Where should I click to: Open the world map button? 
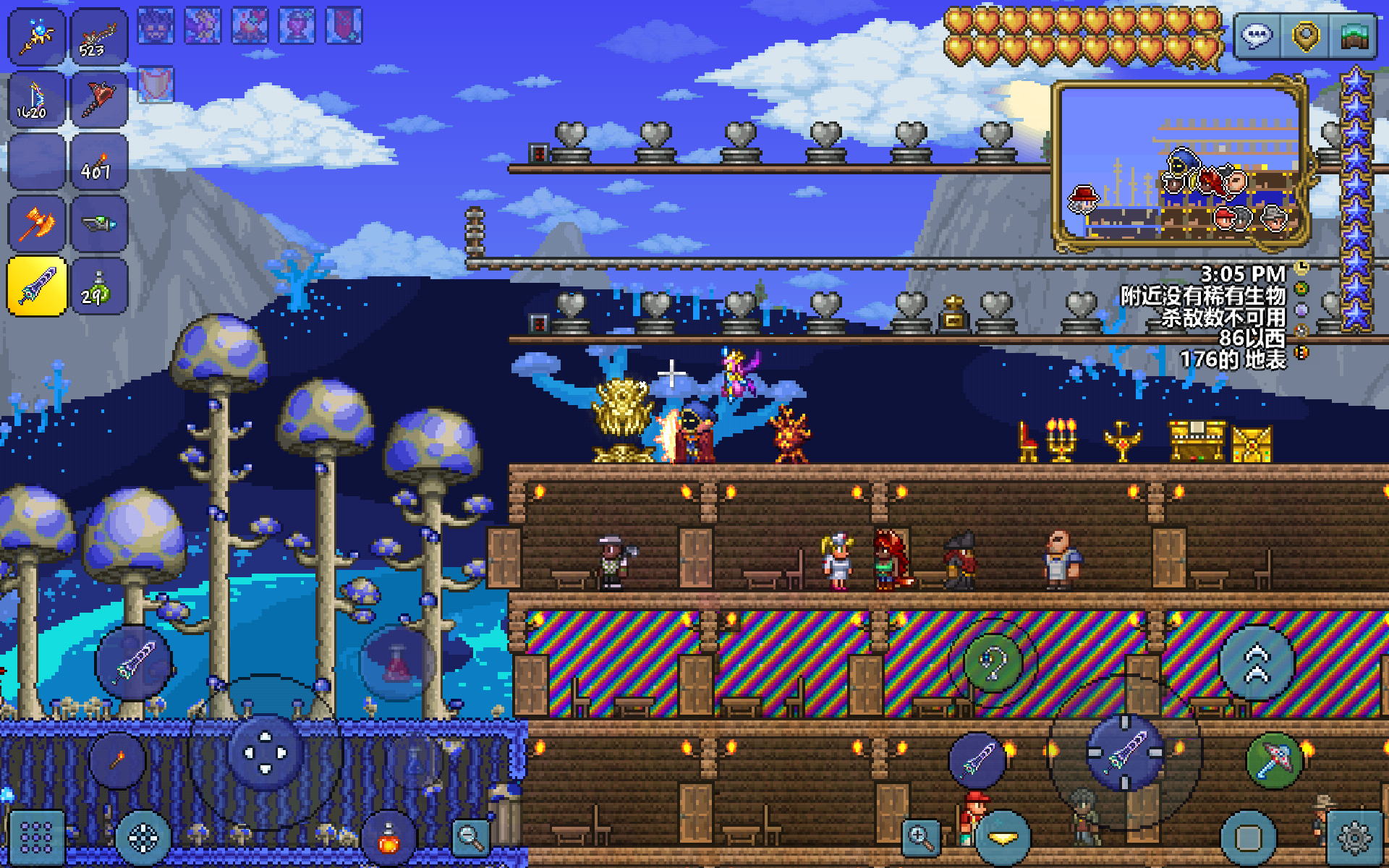click(1354, 35)
